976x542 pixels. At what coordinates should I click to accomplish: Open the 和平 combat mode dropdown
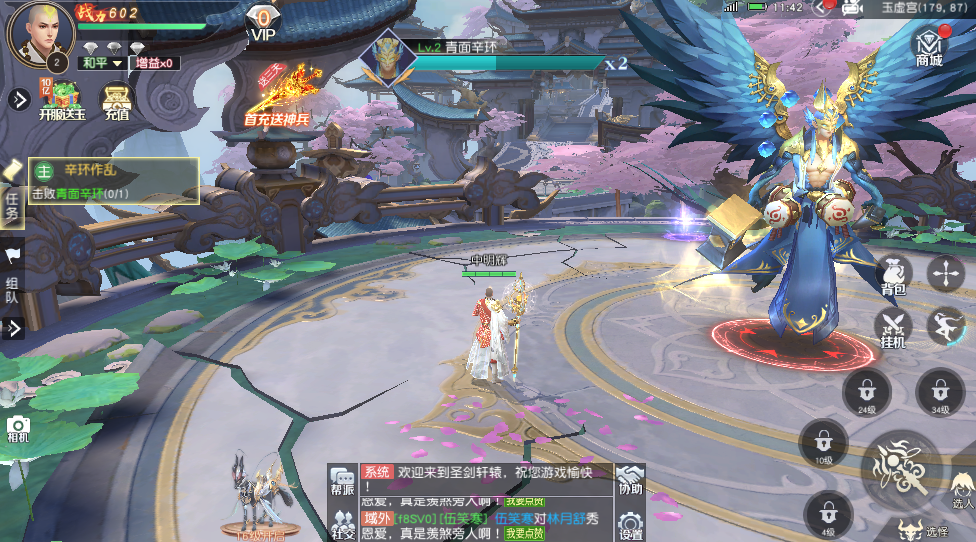(101, 63)
